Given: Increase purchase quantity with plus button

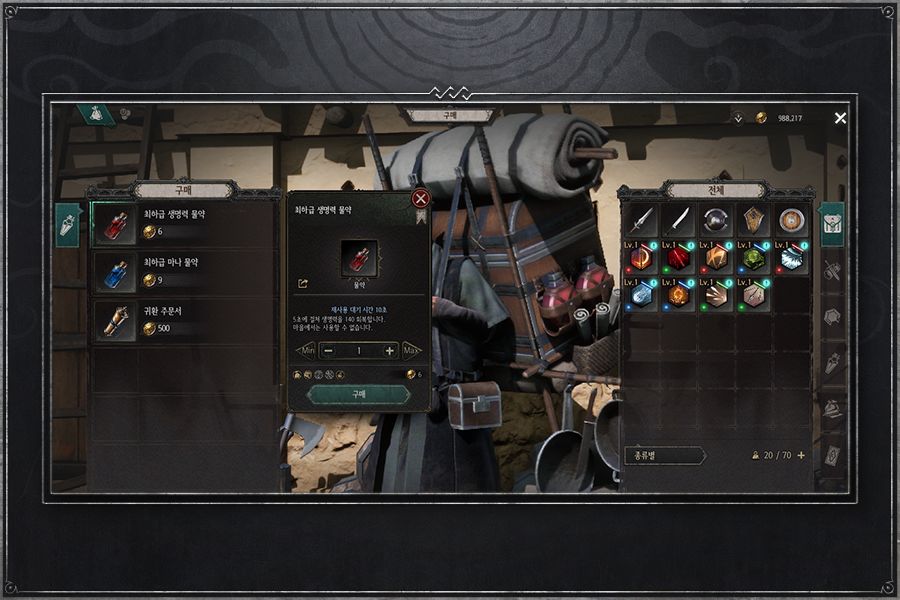Looking at the screenshot, I should click(389, 351).
